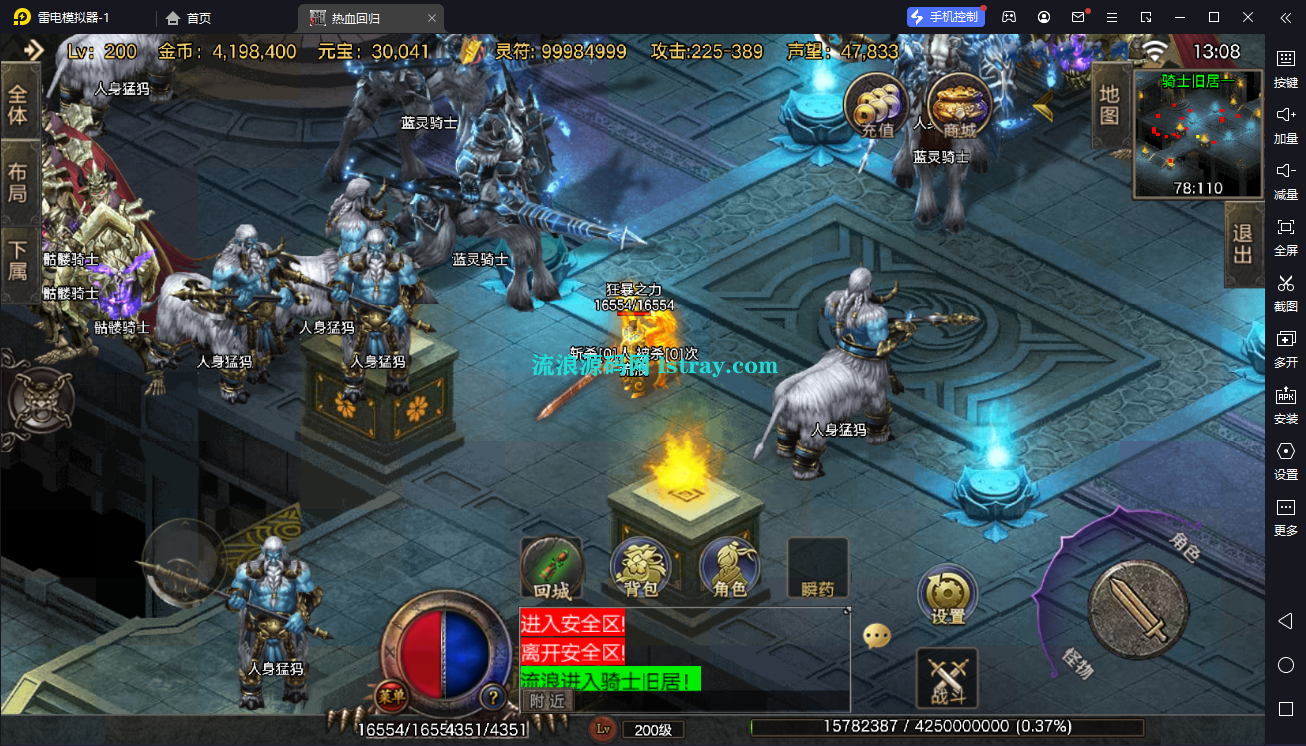This screenshot has width=1306, height=746.
Task: Click the emulator 截图 screenshot tool
Action: tap(1285, 292)
